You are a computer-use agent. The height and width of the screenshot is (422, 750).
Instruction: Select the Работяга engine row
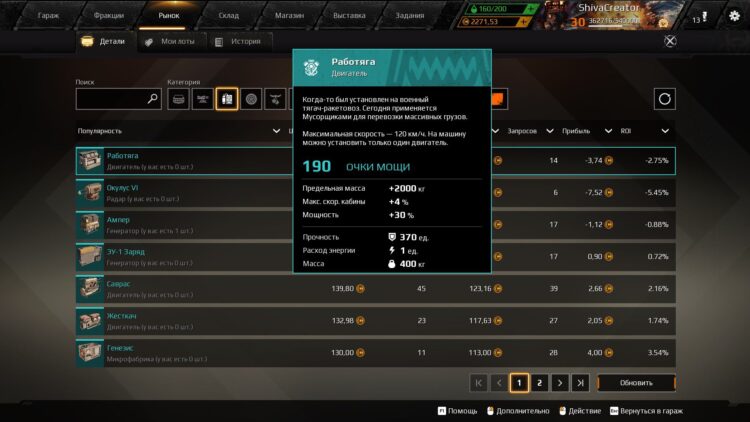tap(180, 161)
